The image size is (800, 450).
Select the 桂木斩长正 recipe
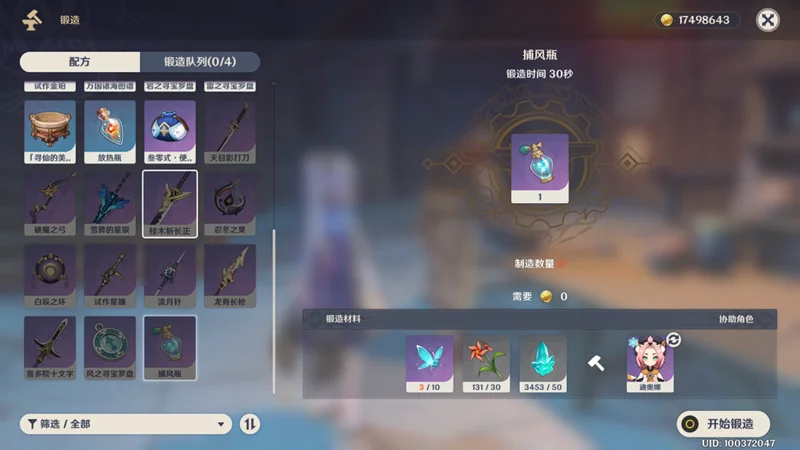click(x=170, y=202)
